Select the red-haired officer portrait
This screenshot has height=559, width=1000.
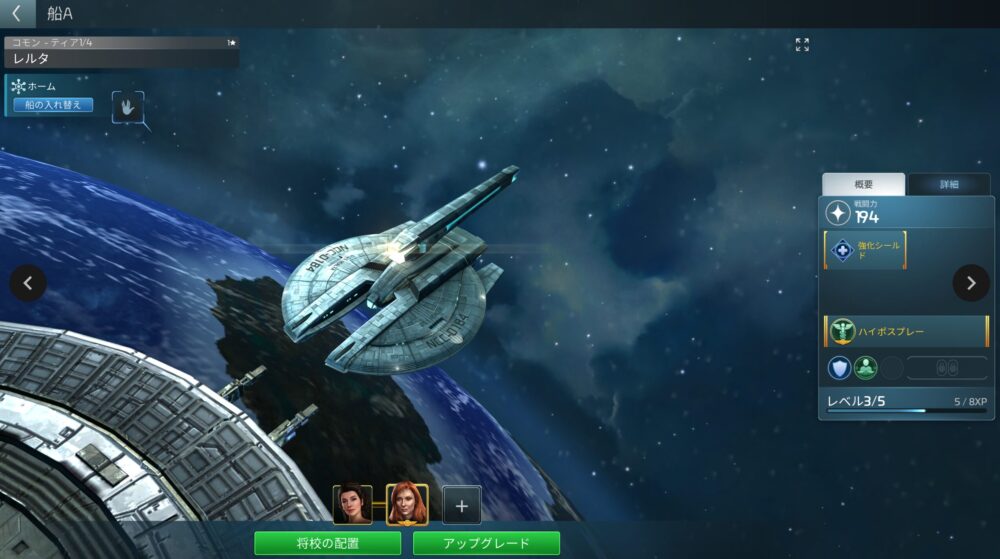pos(407,505)
